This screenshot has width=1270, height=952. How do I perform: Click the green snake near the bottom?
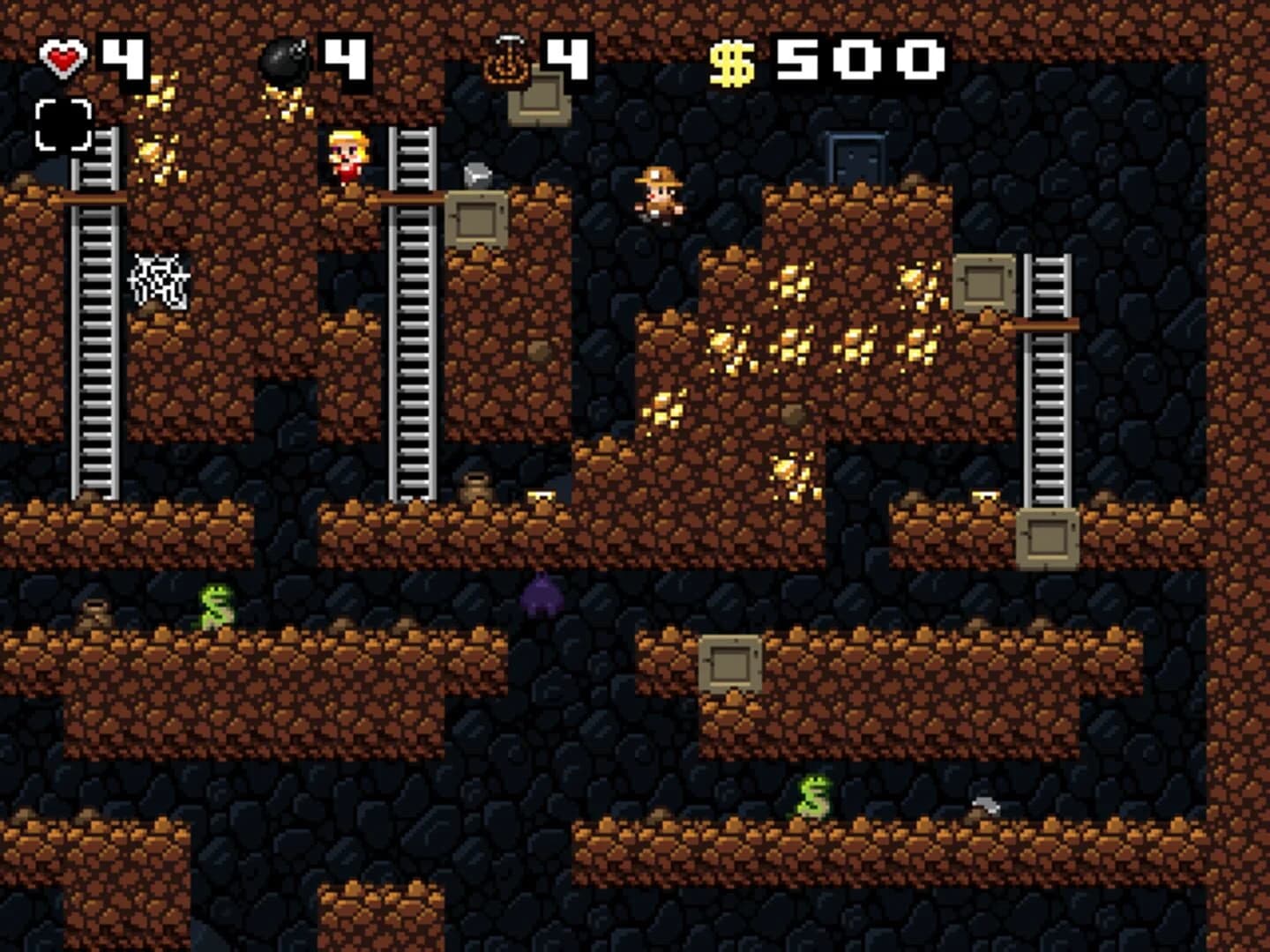pos(814,796)
